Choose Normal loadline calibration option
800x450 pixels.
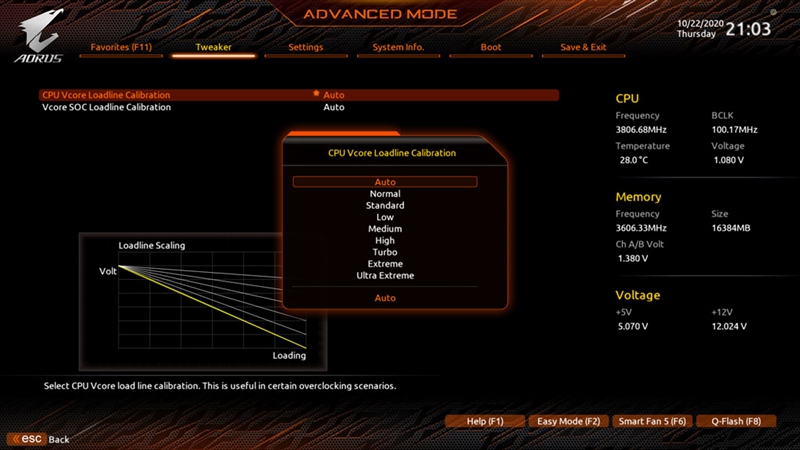click(385, 194)
